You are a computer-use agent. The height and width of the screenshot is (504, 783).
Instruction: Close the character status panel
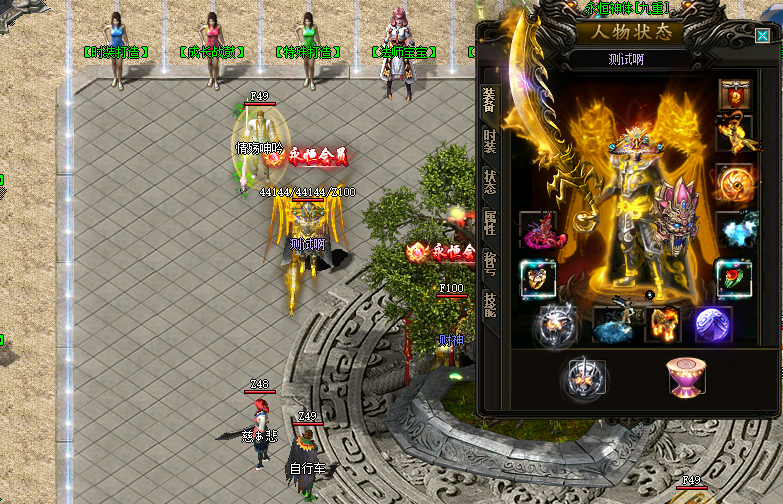pos(763,36)
